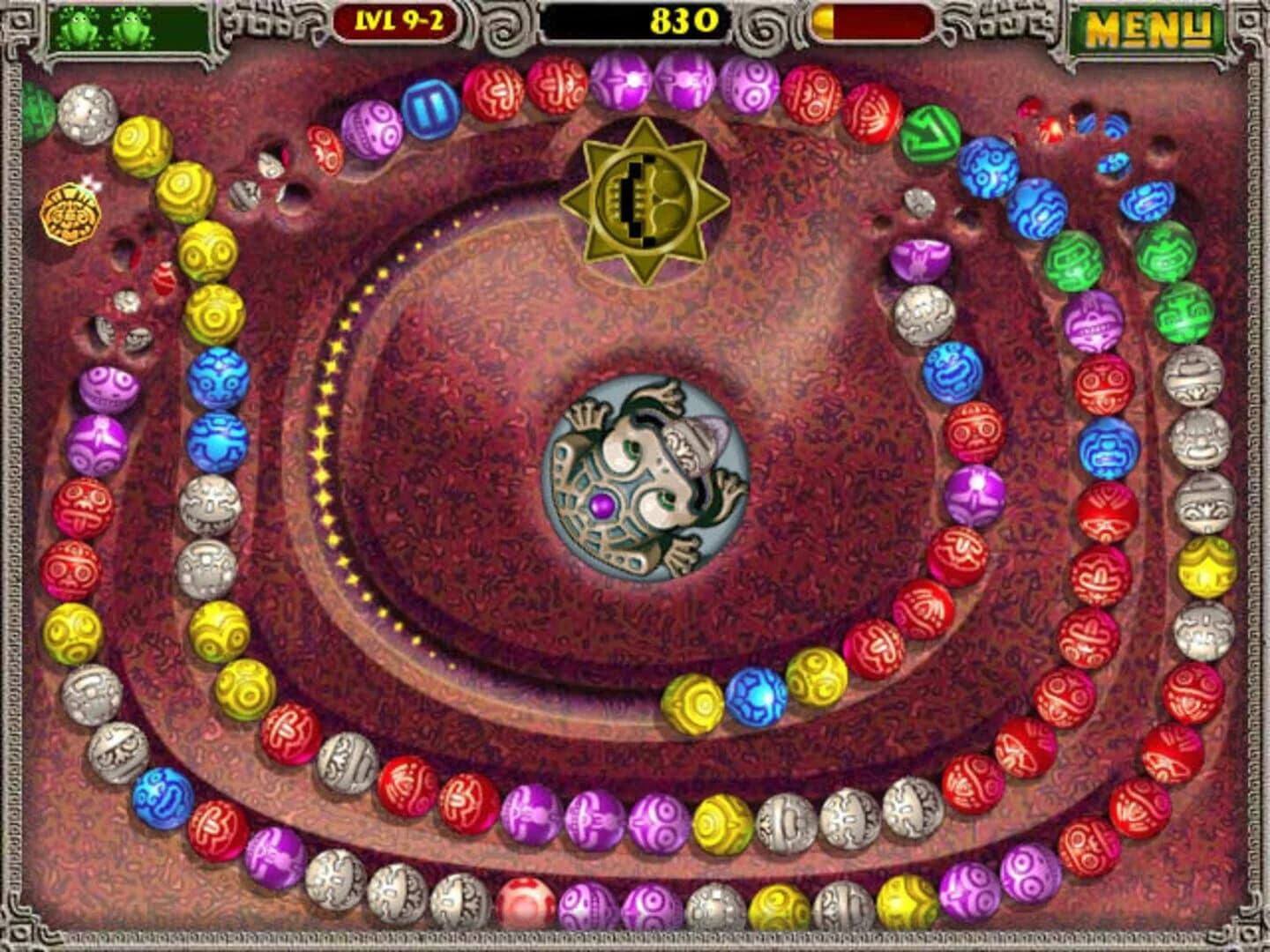Collect the gold coin bonus token
1270x952 pixels.
pyautogui.click(x=71, y=212)
